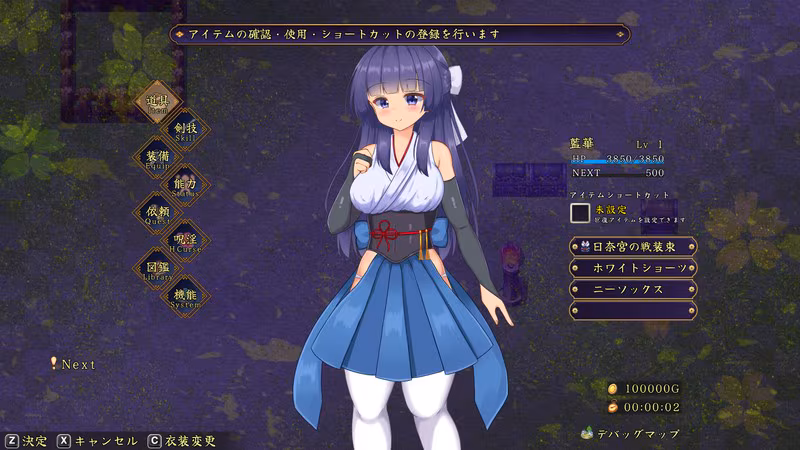Open the 図鑑 Library menu
This screenshot has height=450, width=800.
pyautogui.click(x=157, y=268)
